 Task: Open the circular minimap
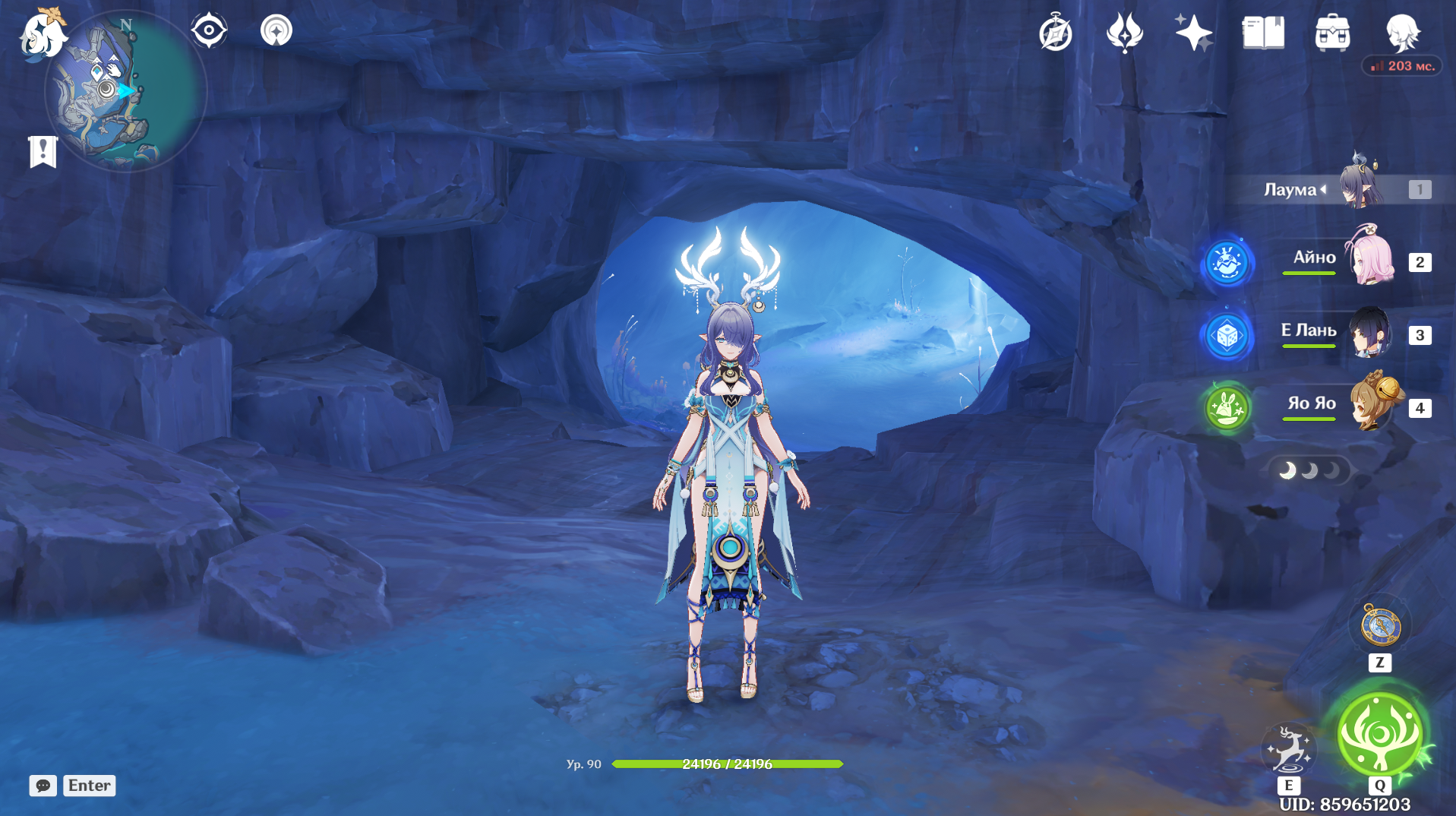(x=125, y=93)
